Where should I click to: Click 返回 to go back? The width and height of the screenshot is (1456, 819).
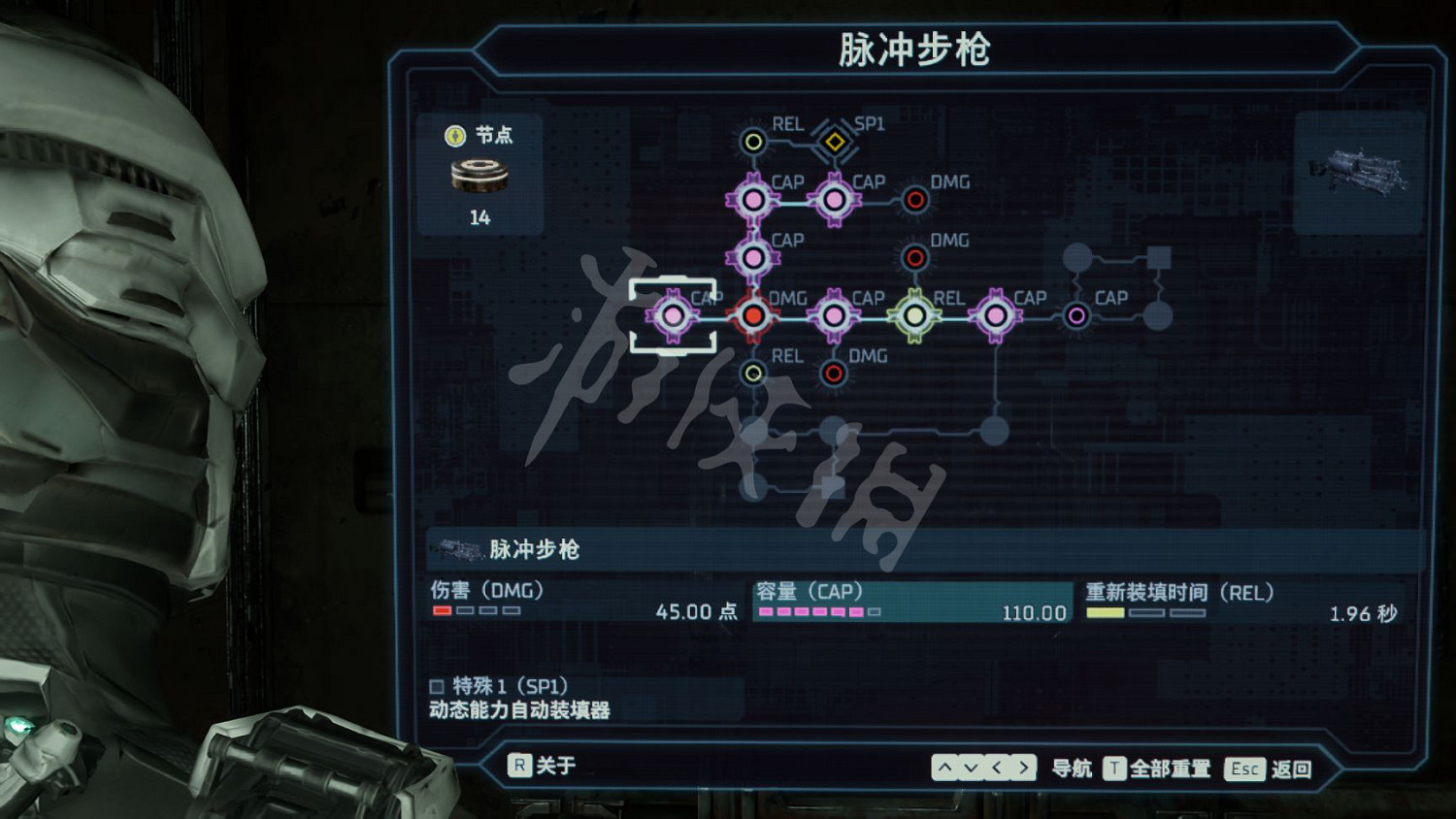point(1293,768)
